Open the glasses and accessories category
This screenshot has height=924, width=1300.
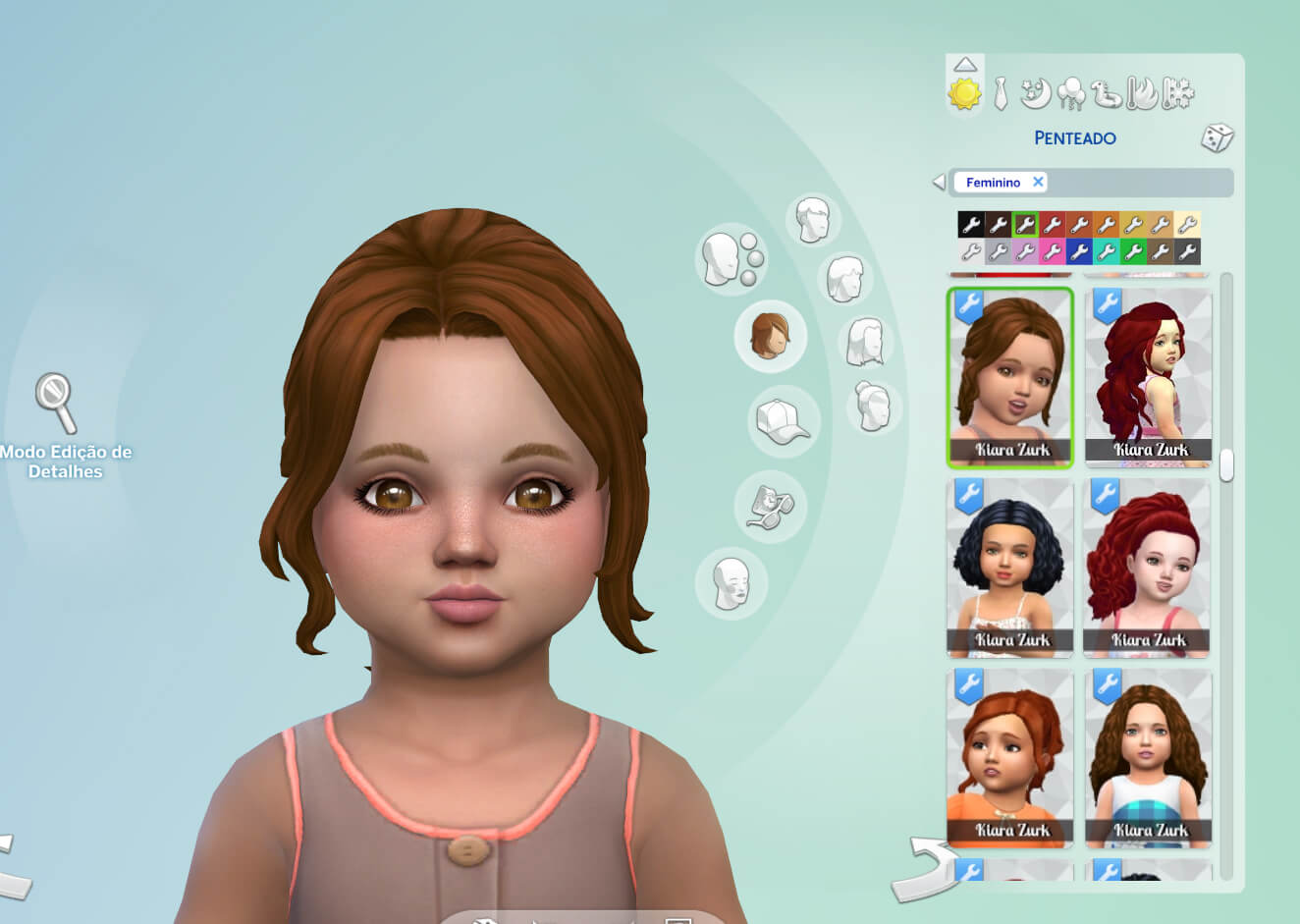[x=771, y=507]
